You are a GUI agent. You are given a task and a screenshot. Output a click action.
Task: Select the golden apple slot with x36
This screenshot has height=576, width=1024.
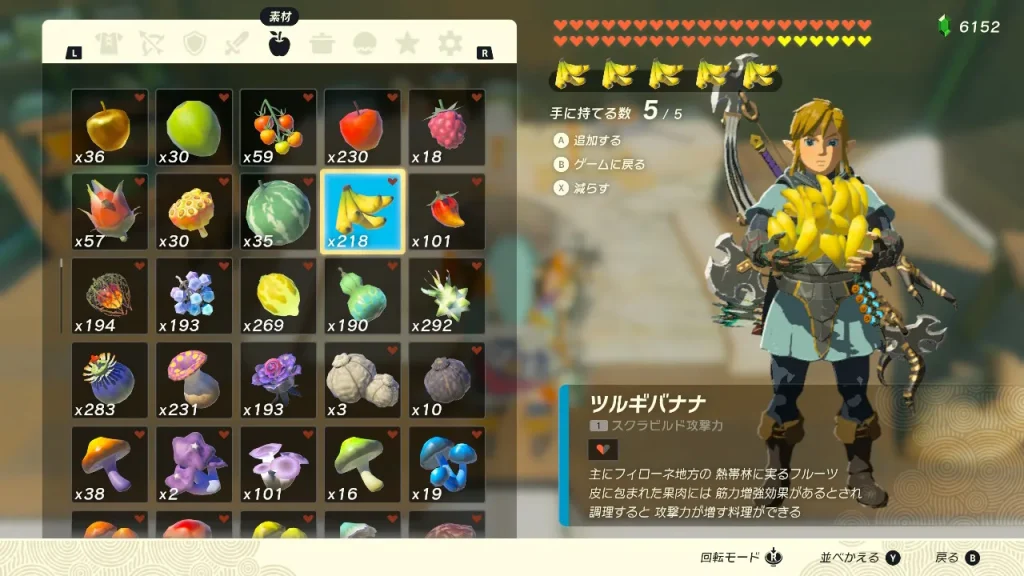(x=110, y=127)
